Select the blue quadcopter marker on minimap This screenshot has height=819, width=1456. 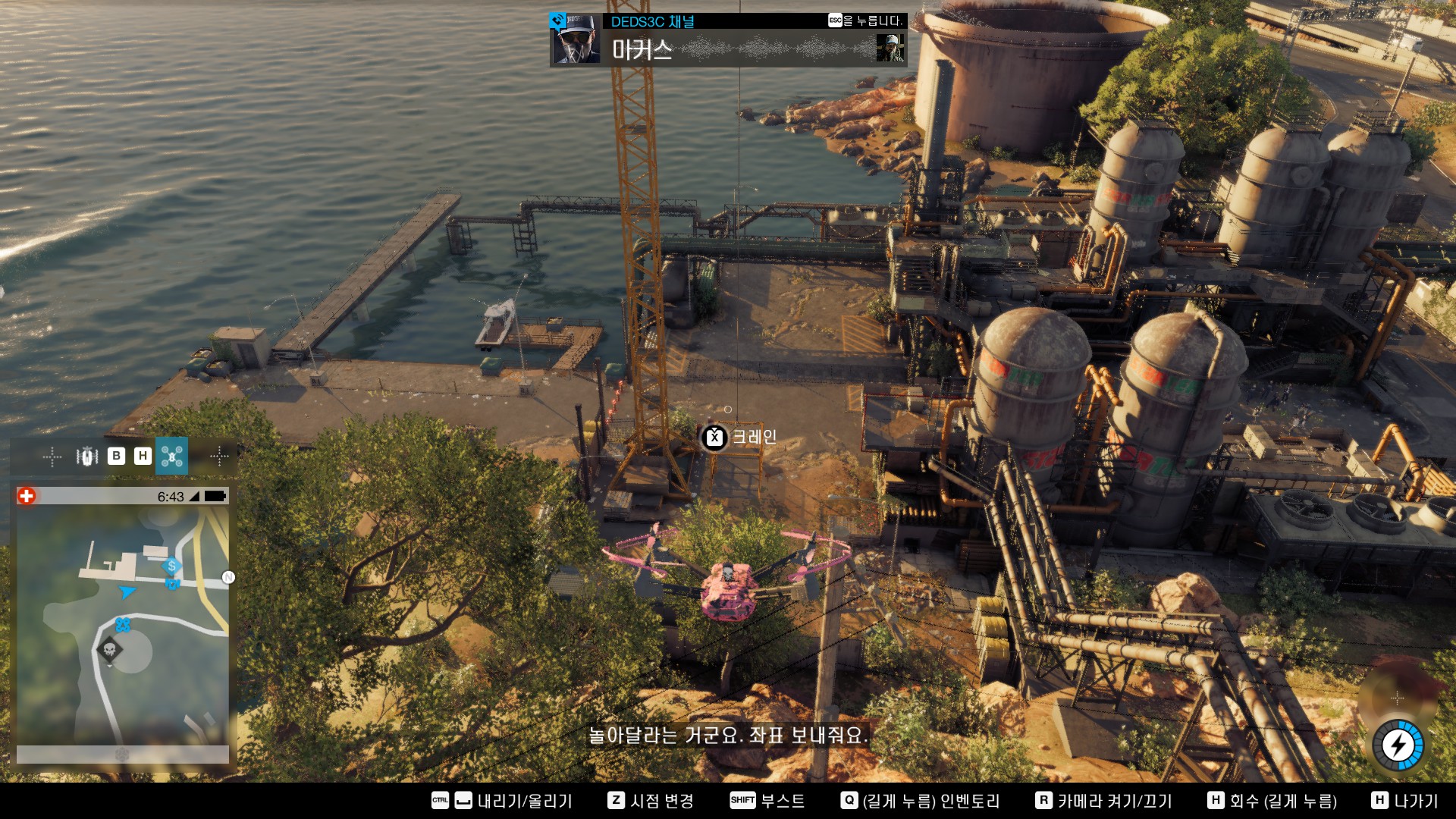coord(123,625)
